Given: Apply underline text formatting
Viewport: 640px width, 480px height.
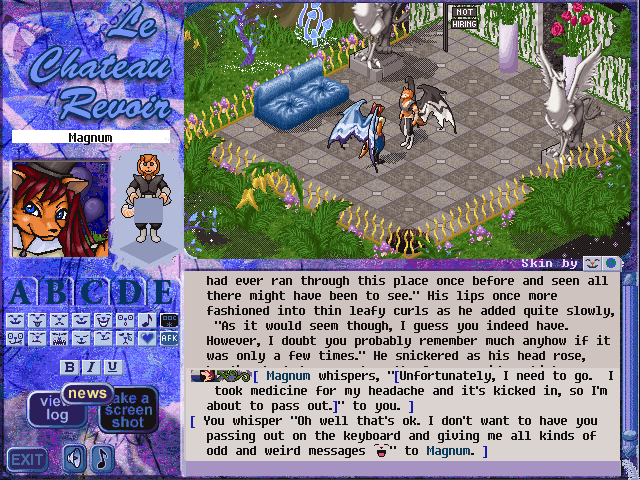Looking at the screenshot, I should (112, 367).
